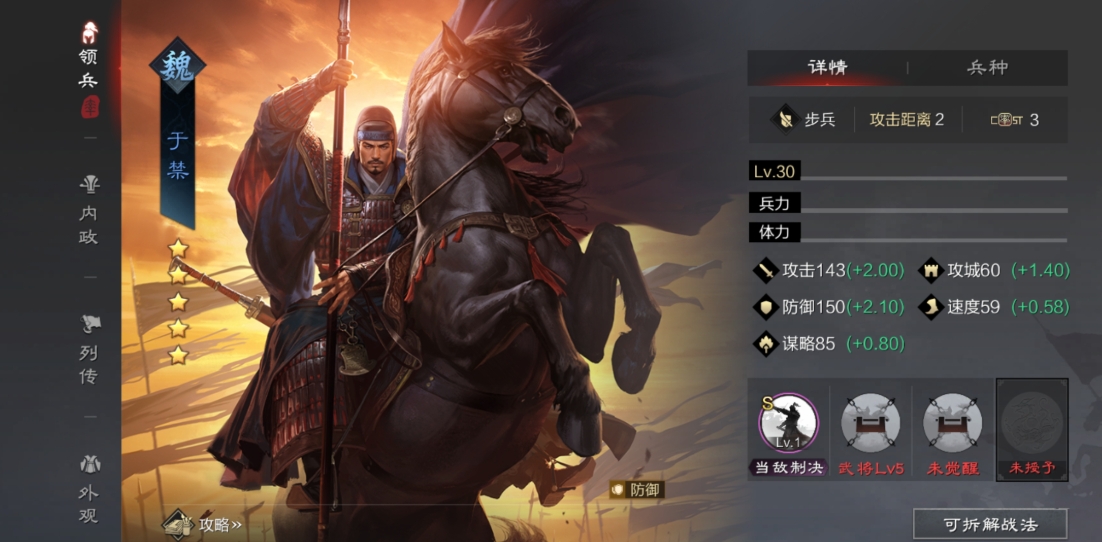Open the 外观 appearance section

point(89,490)
